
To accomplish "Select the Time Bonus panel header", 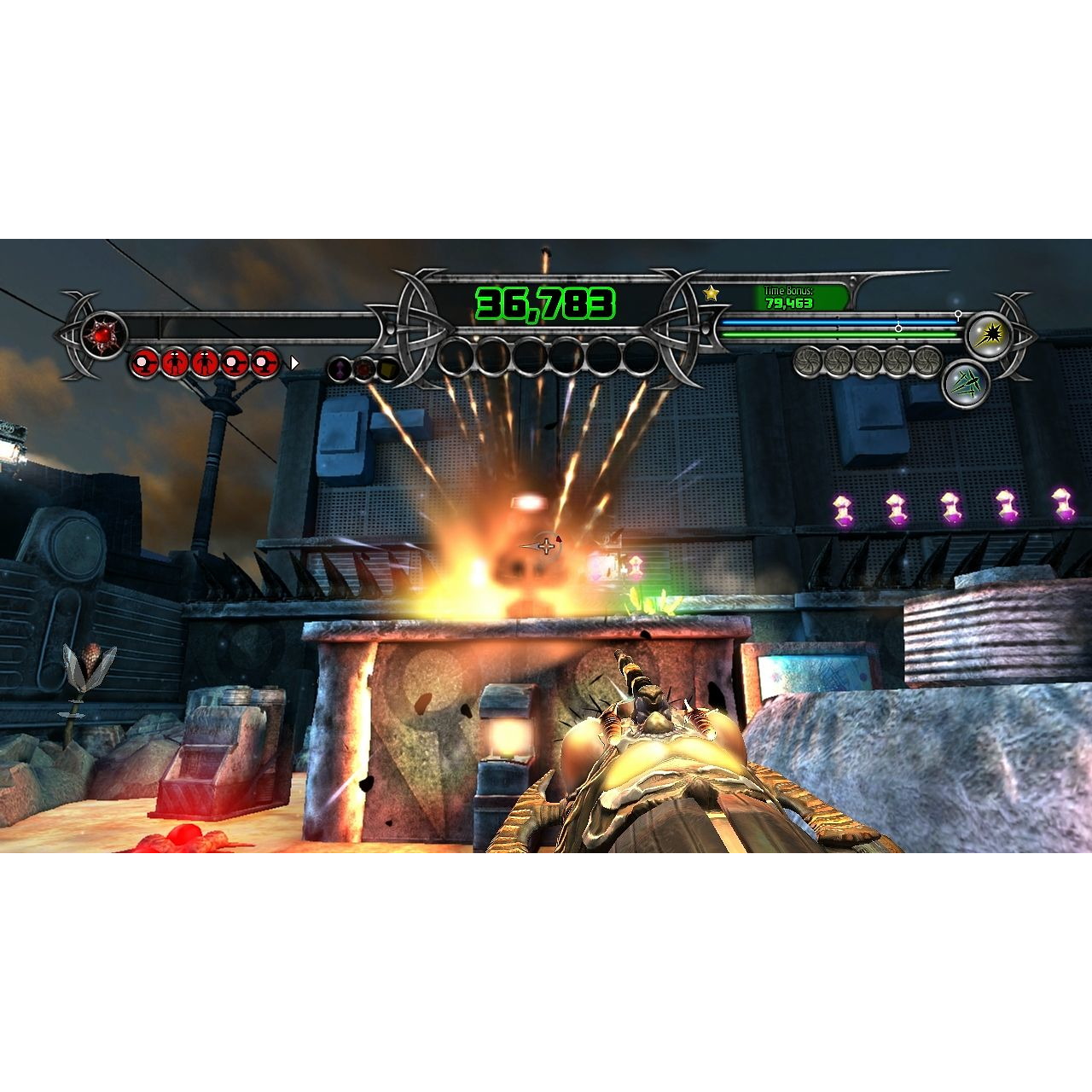I will click(788, 290).
